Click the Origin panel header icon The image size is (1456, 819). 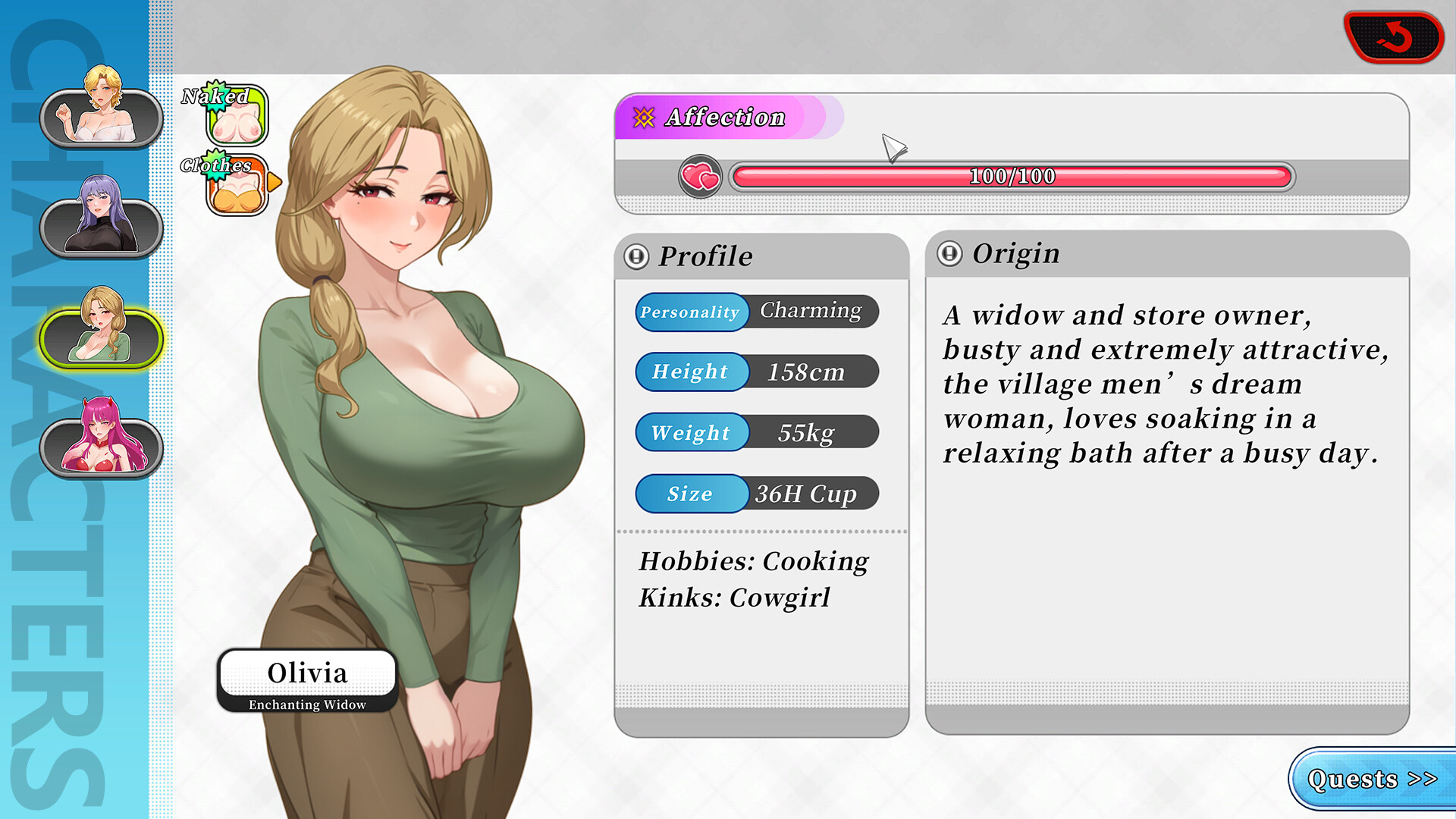949,253
